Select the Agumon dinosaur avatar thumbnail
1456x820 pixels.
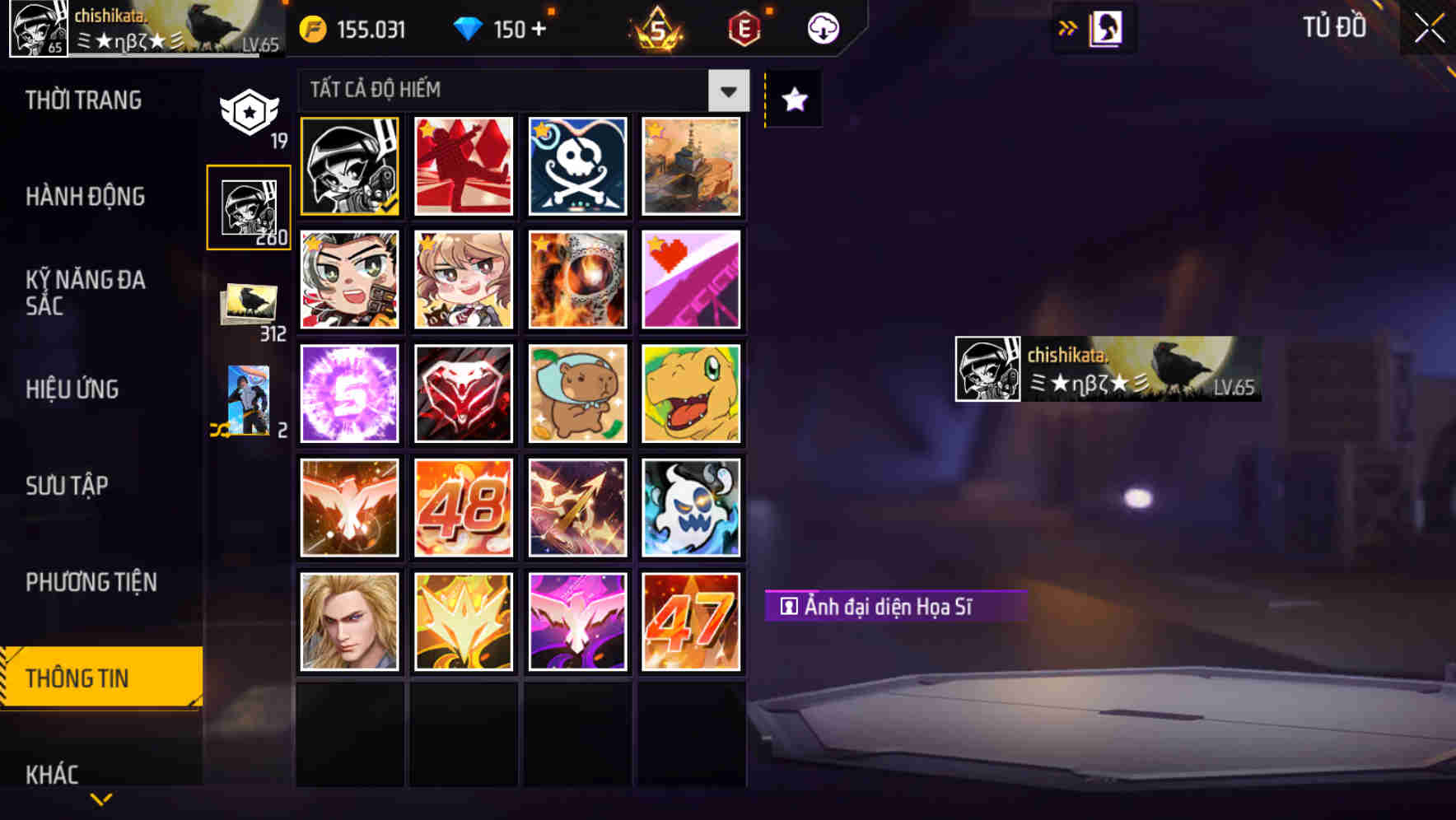691,393
